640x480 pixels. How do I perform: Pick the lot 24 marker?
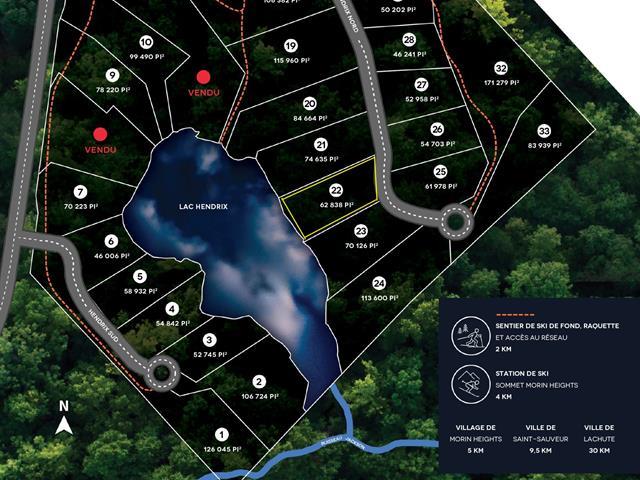(378, 283)
